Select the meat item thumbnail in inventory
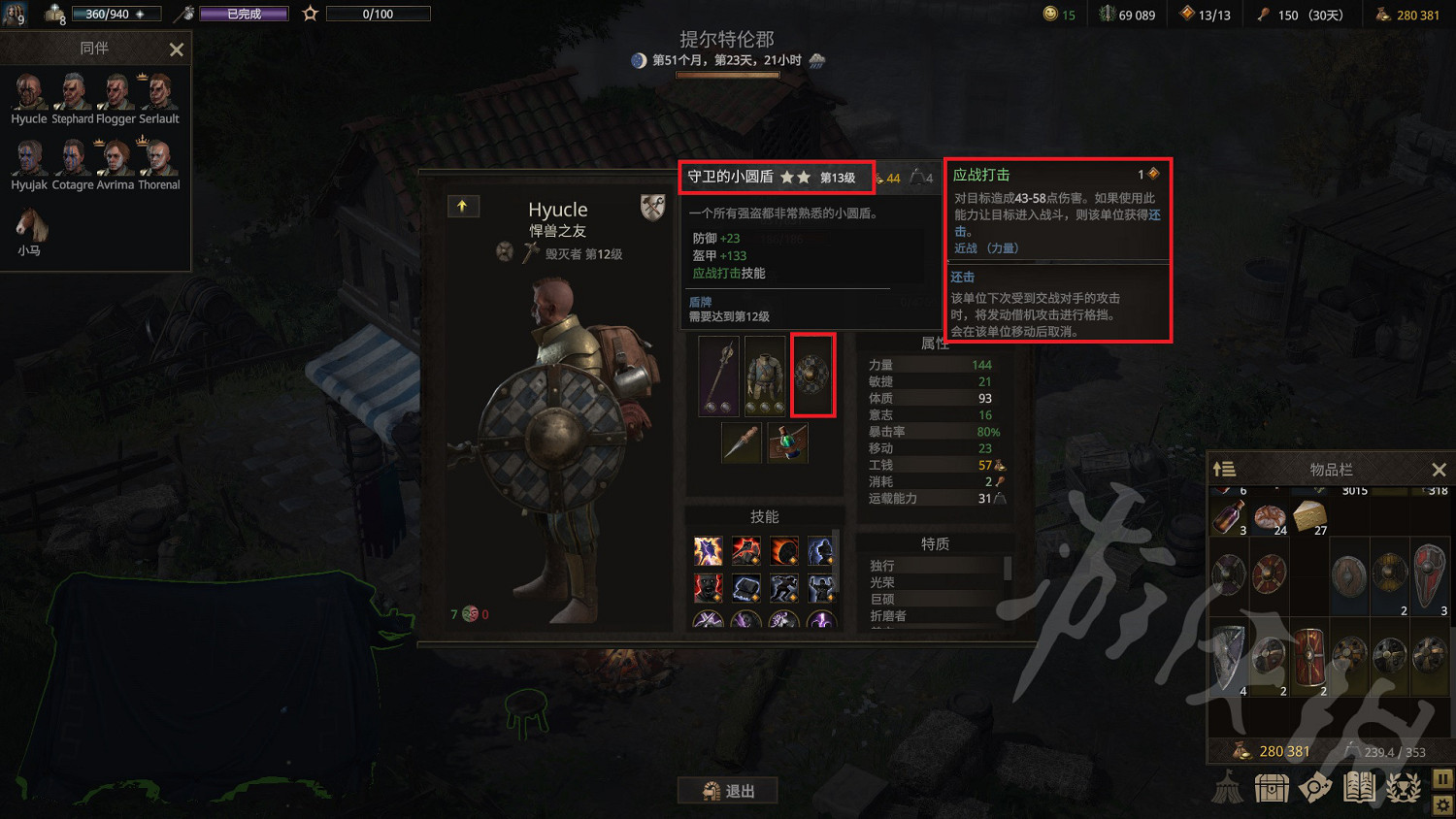This screenshot has width=1456, height=819. click(1269, 515)
